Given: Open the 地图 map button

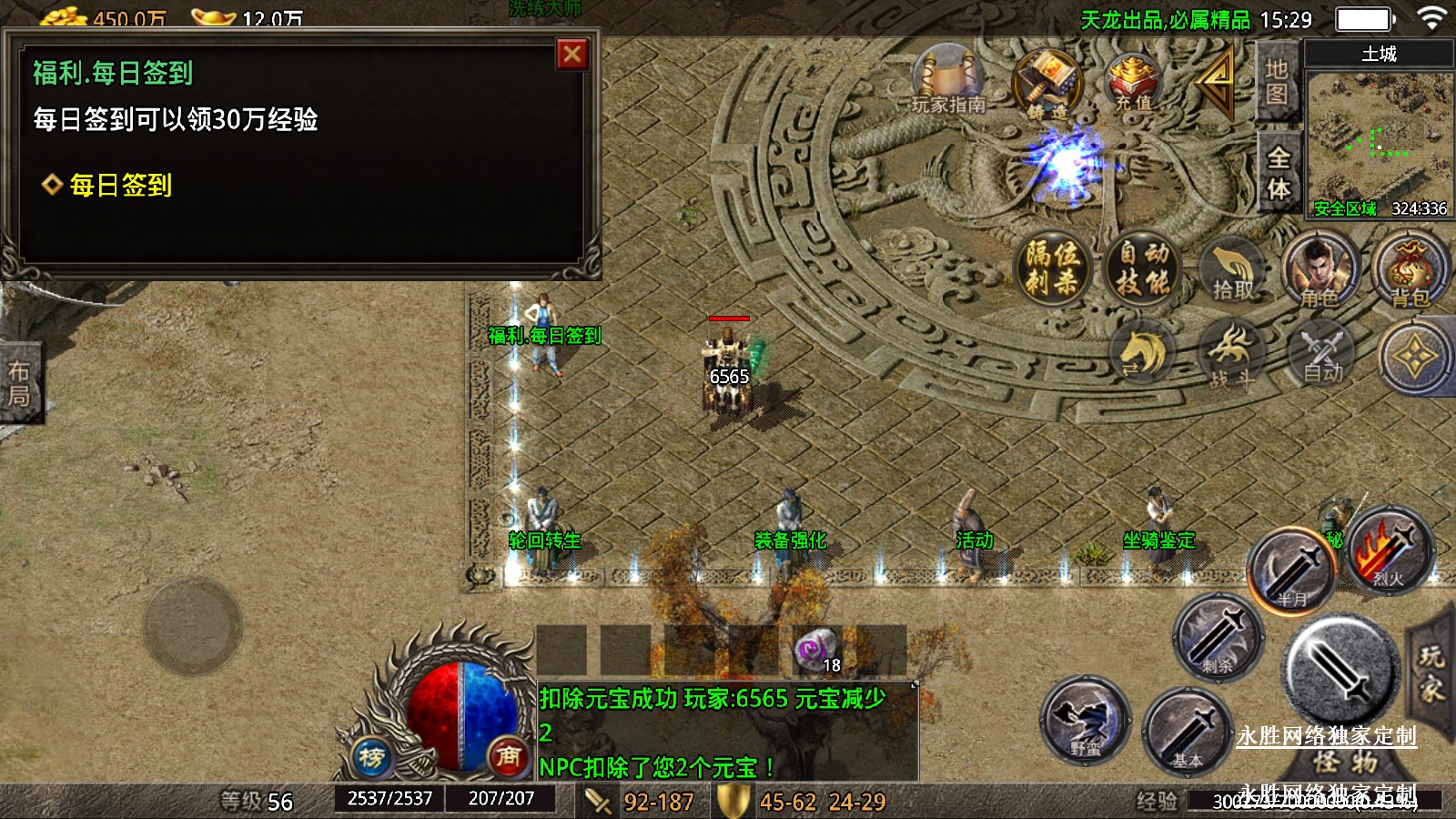Looking at the screenshot, I should click(1277, 82).
